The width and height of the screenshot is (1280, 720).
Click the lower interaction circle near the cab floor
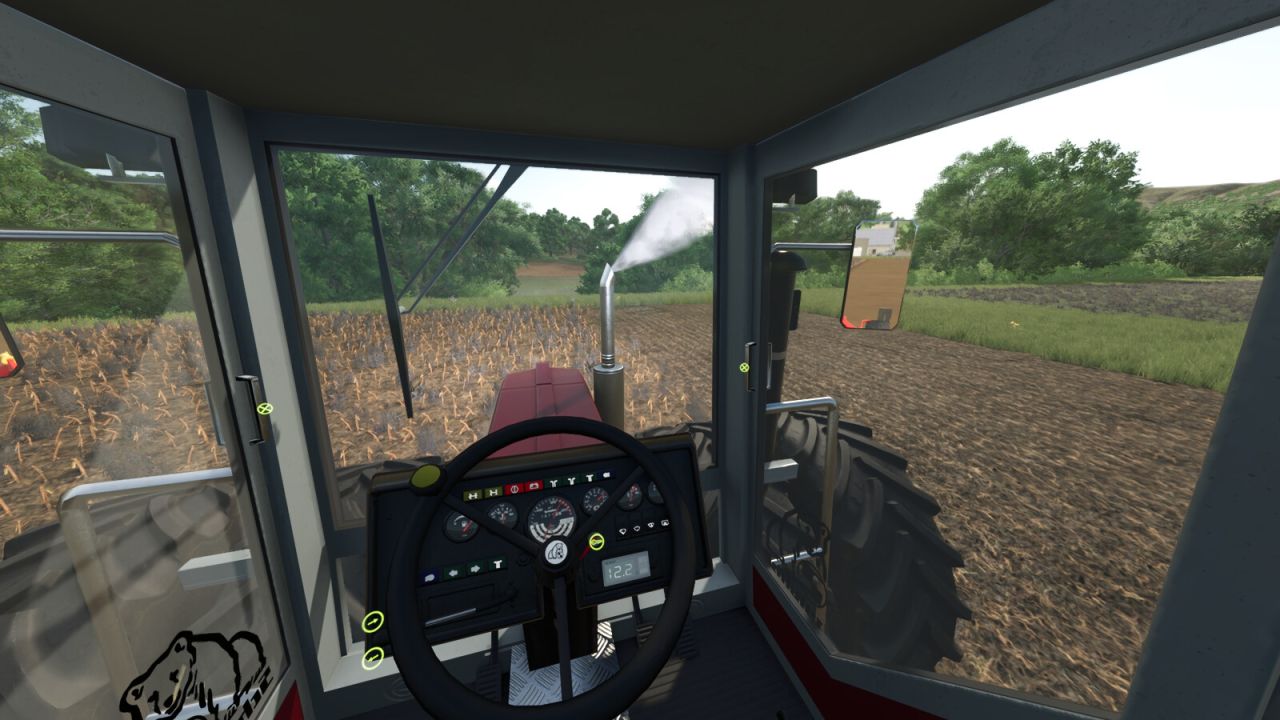coord(373,658)
